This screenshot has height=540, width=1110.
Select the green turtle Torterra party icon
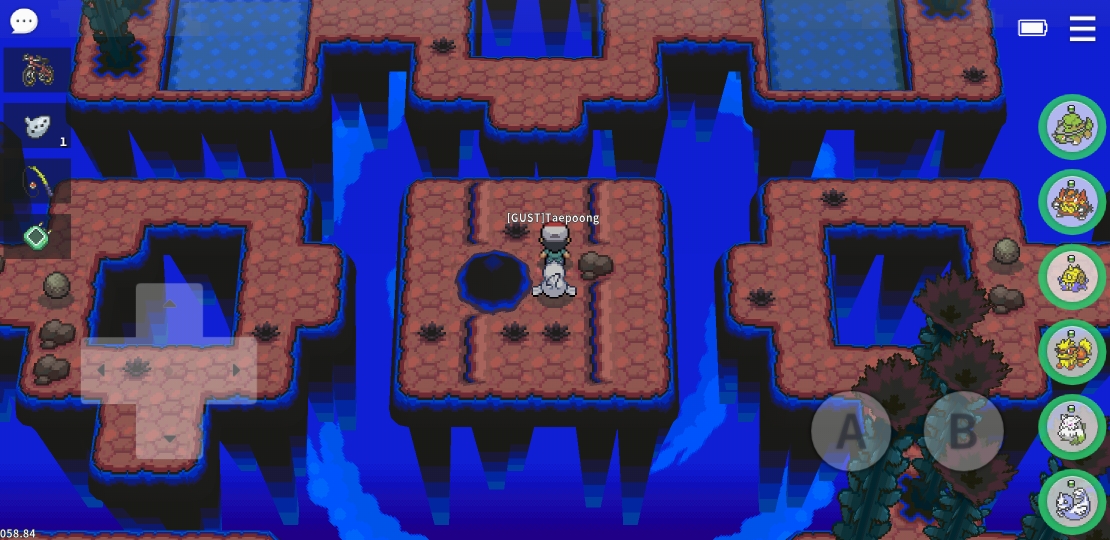click(x=1072, y=127)
